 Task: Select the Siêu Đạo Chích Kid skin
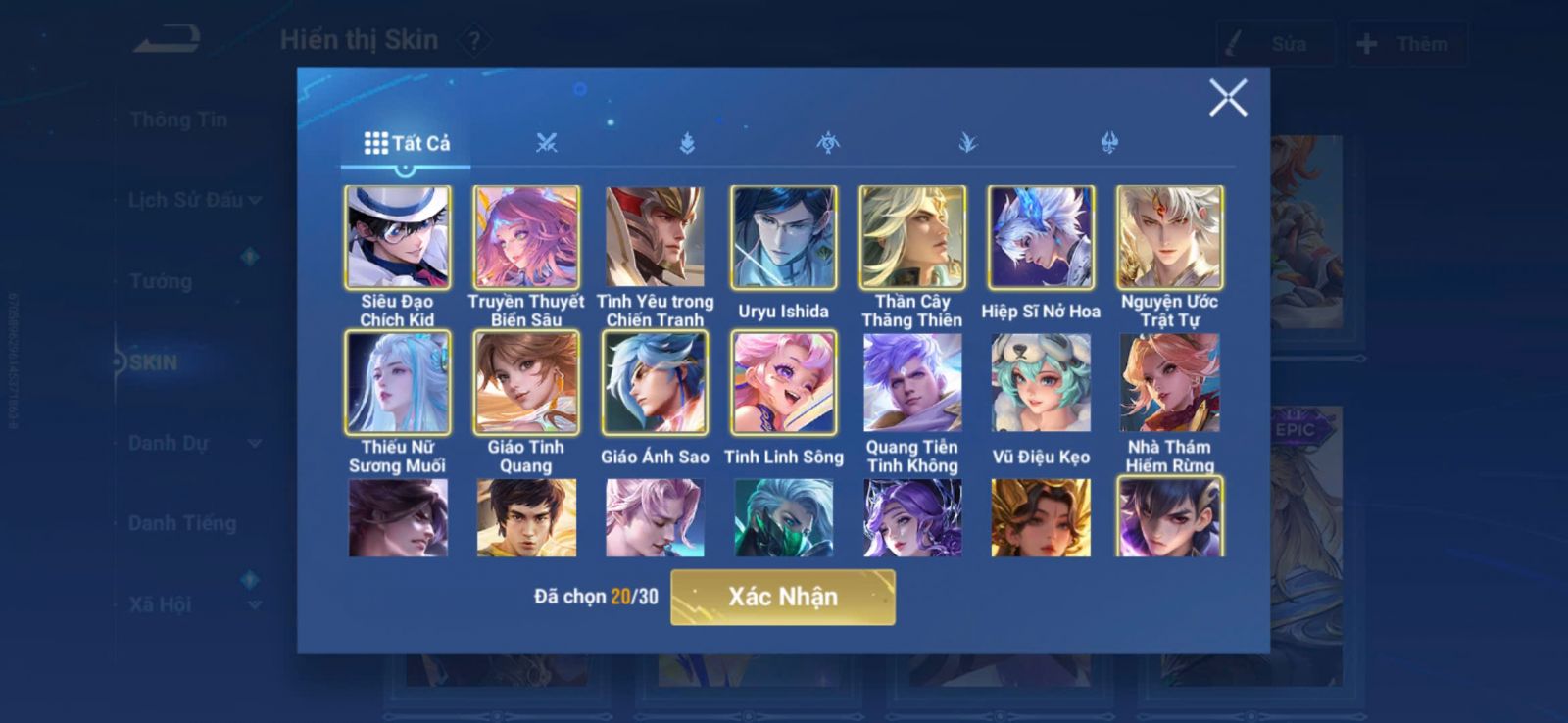[397, 237]
